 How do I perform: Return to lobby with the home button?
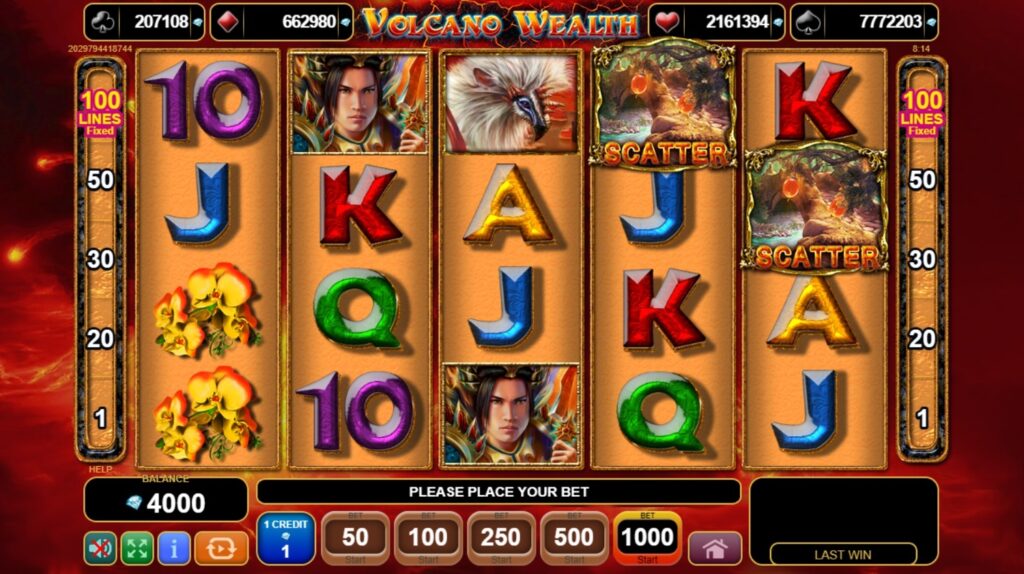click(715, 548)
